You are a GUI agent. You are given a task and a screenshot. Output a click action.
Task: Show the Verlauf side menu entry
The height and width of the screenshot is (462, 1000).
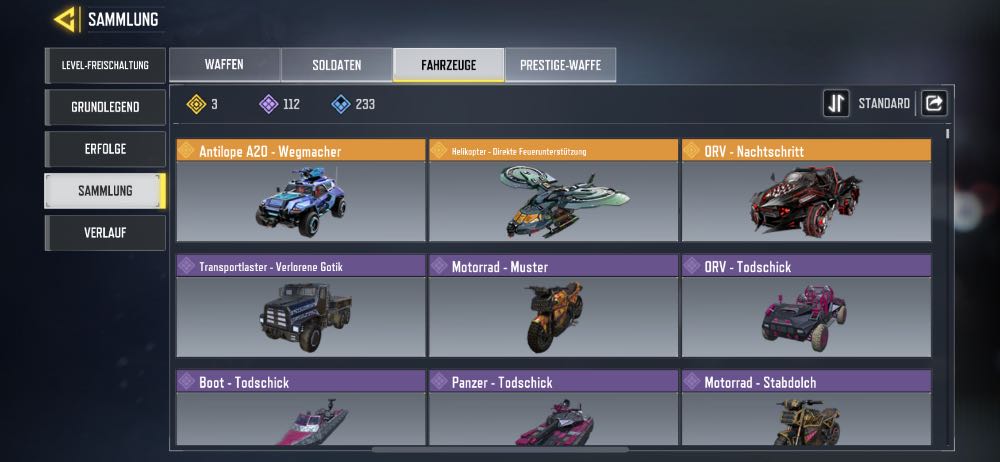coord(105,233)
